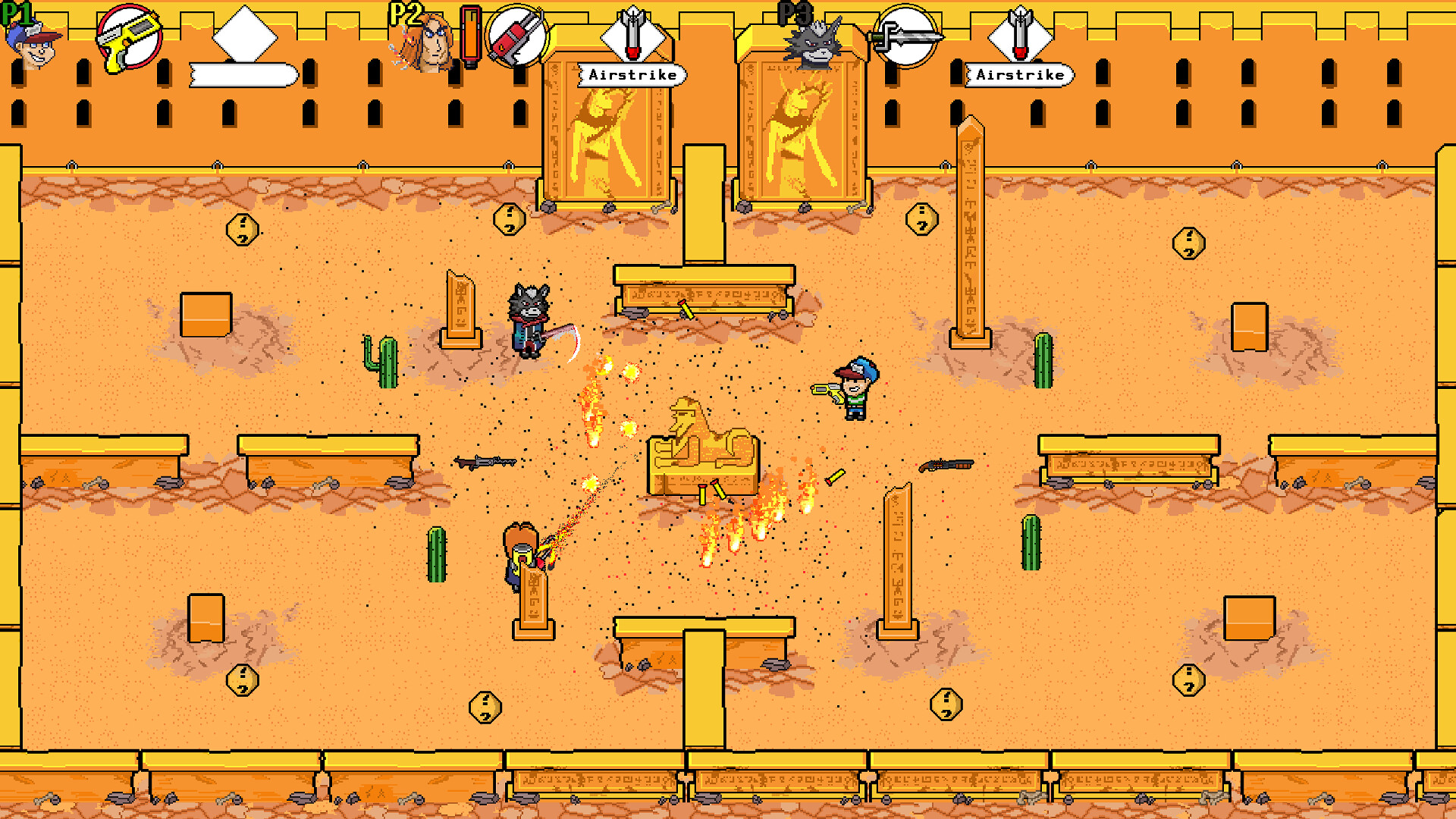The height and width of the screenshot is (819, 1456).
Task: Click the Airstrike bomb icon beside P2
Action: click(632, 36)
